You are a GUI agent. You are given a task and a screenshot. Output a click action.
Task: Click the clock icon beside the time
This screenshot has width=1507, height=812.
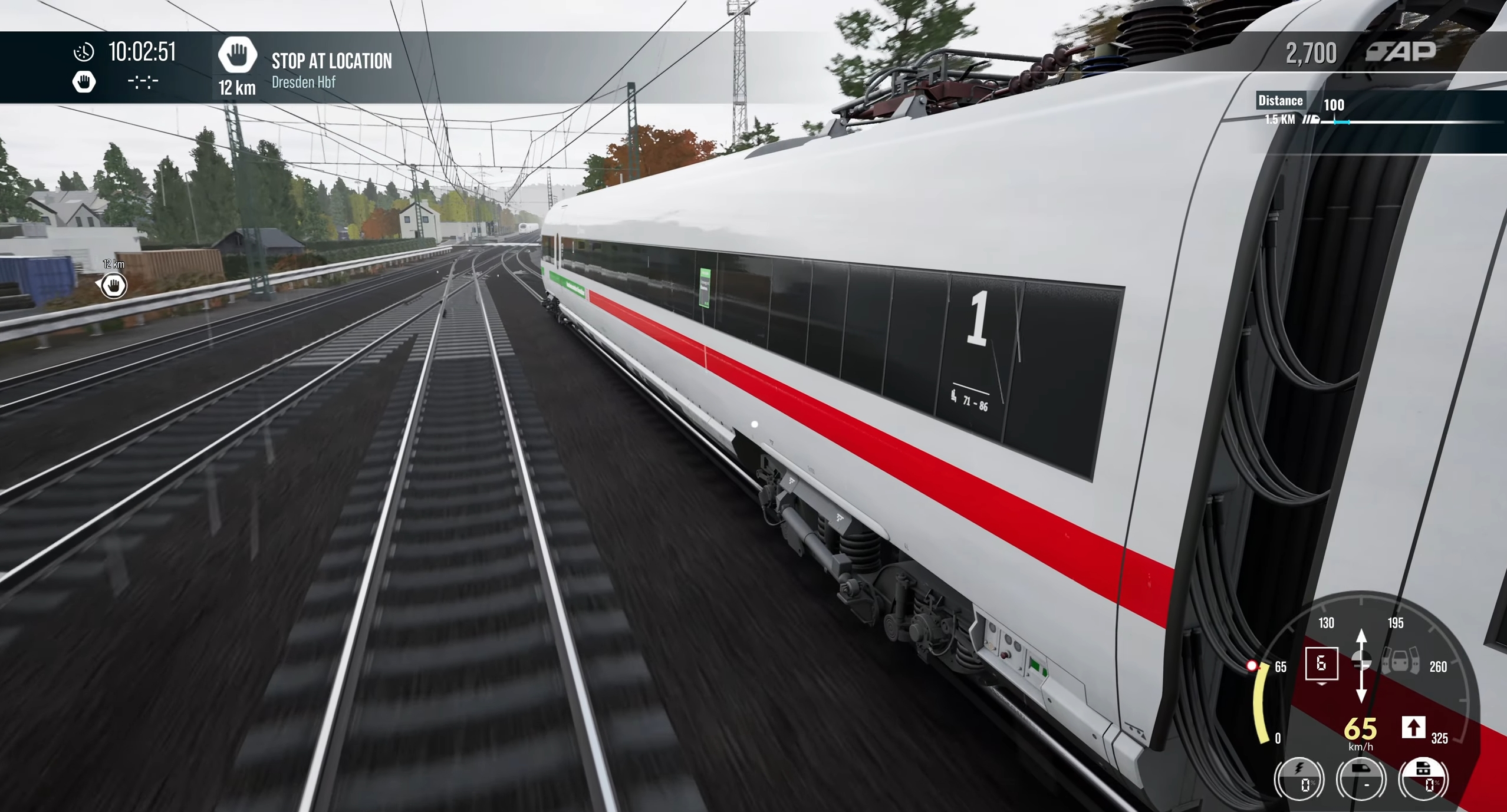point(84,52)
